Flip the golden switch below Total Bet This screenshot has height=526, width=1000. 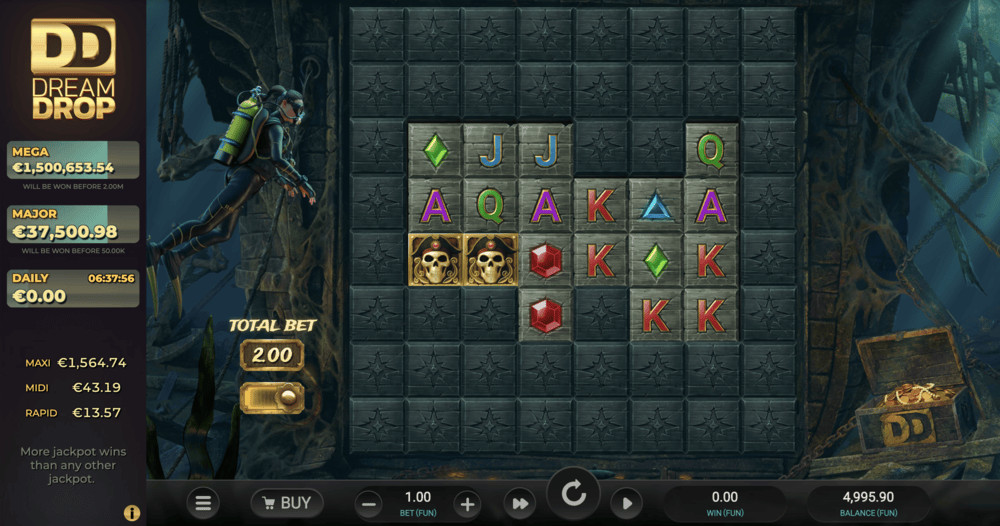pyautogui.click(x=272, y=397)
